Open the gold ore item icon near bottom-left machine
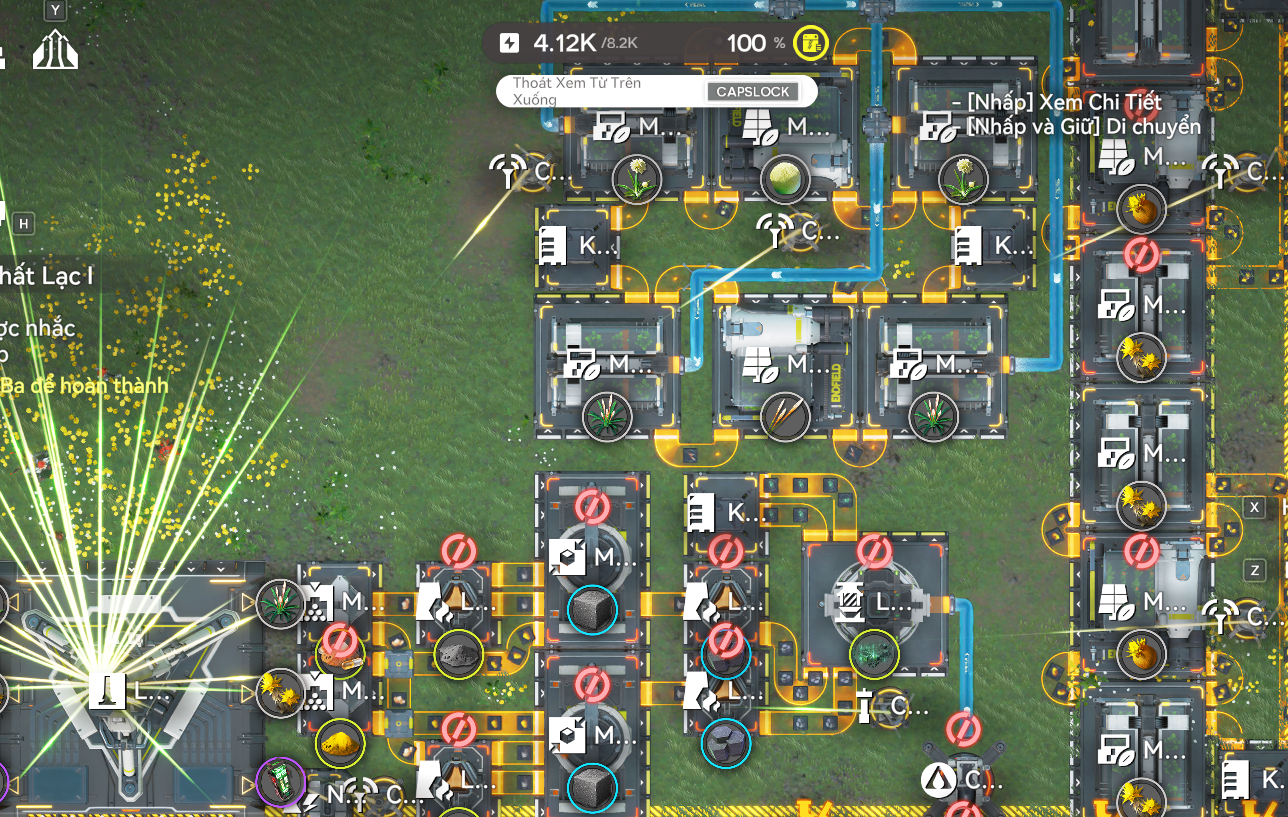This screenshot has width=1288, height=817. point(339,742)
